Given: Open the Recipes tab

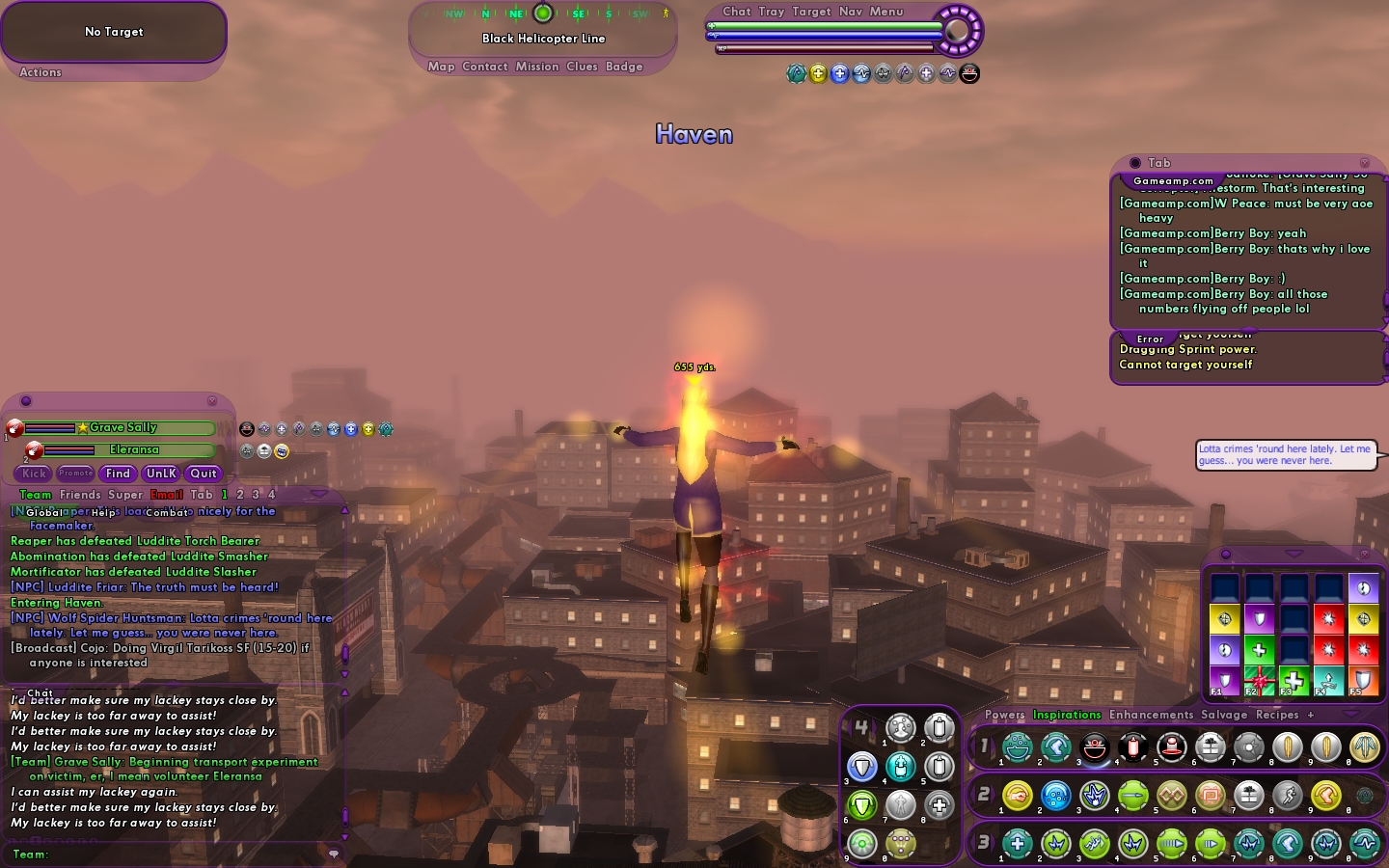Looking at the screenshot, I should tap(1277, 715).
